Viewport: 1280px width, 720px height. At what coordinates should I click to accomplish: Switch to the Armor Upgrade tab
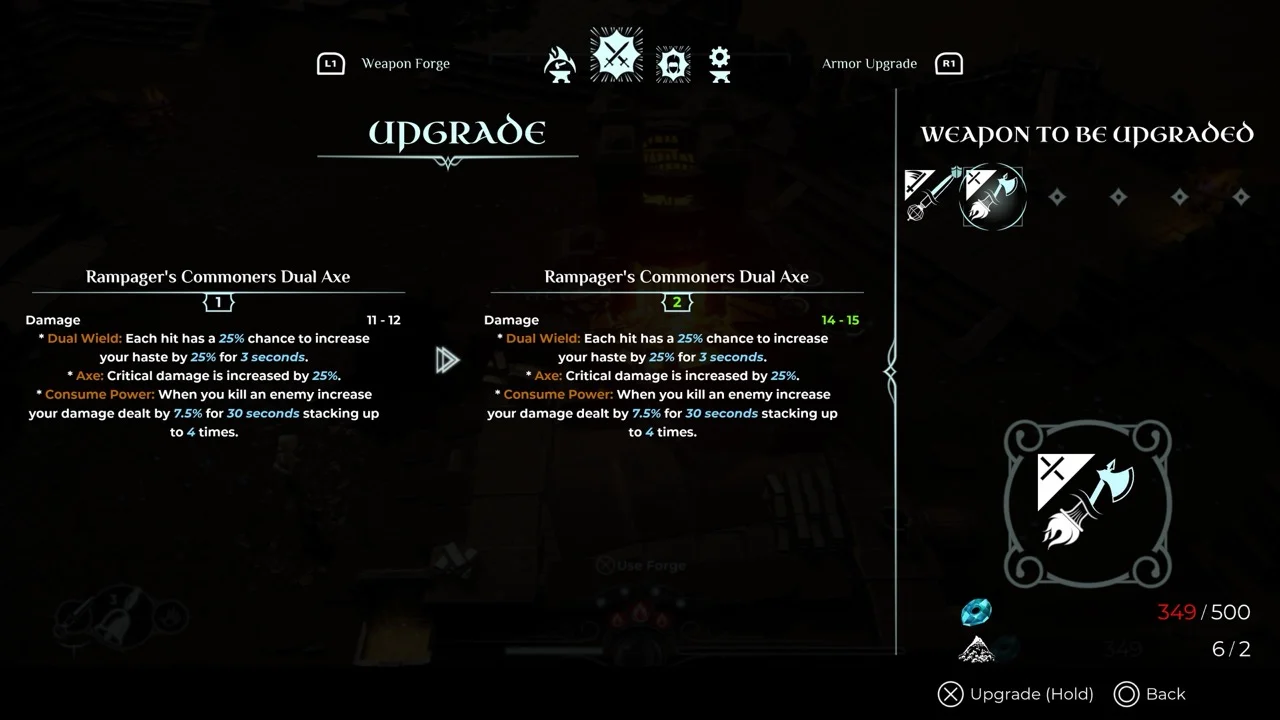pos(869,64)
